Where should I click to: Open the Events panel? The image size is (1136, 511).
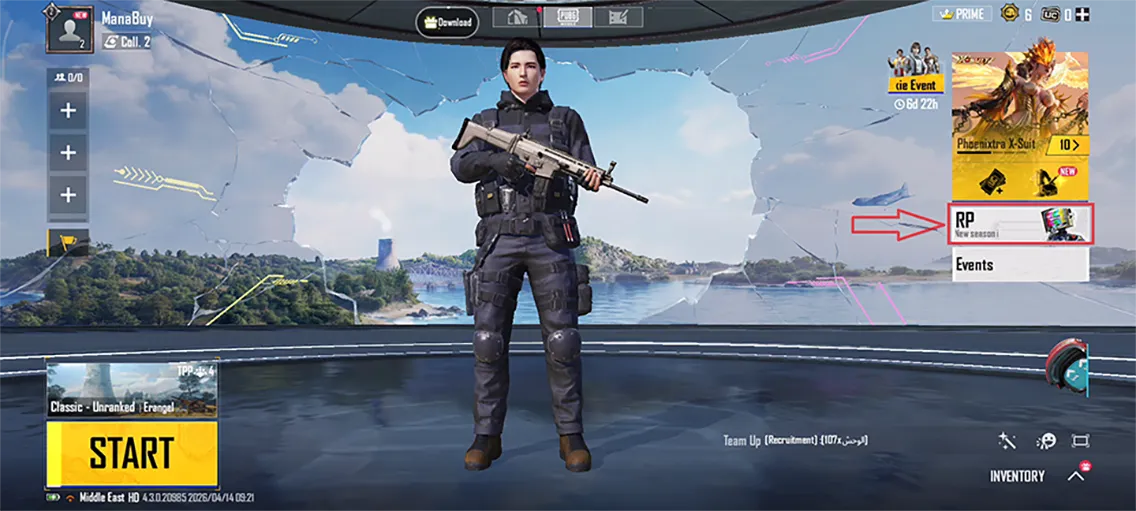pyautogui.click(x=1019, y=265)
